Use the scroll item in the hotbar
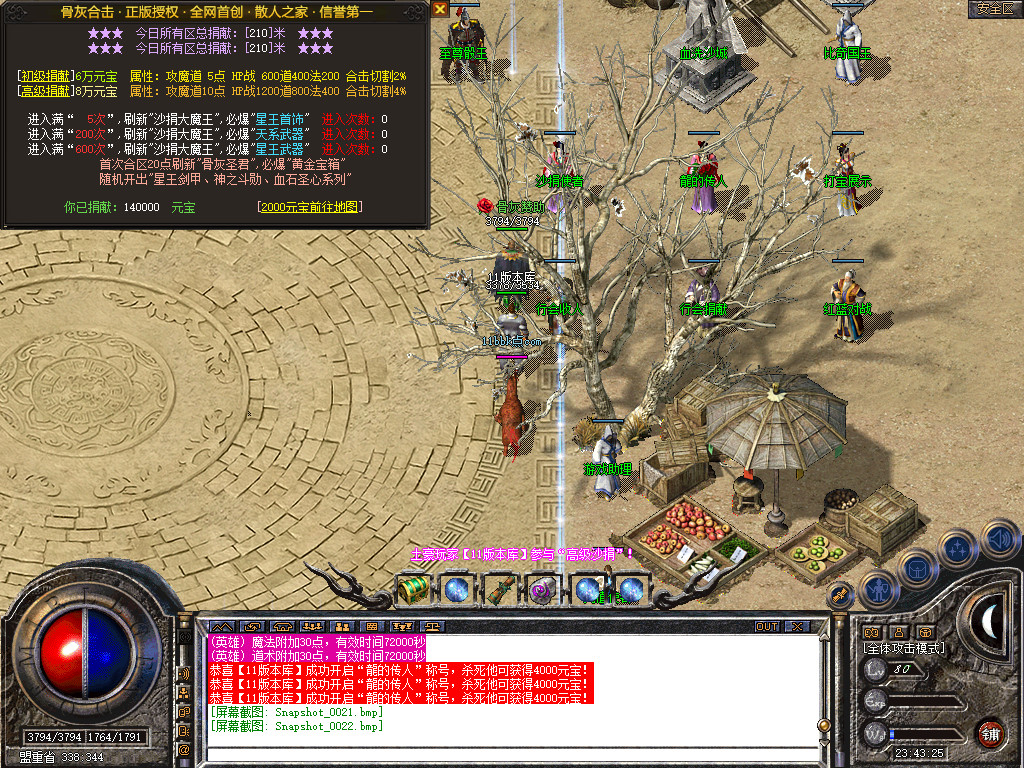 499,589
